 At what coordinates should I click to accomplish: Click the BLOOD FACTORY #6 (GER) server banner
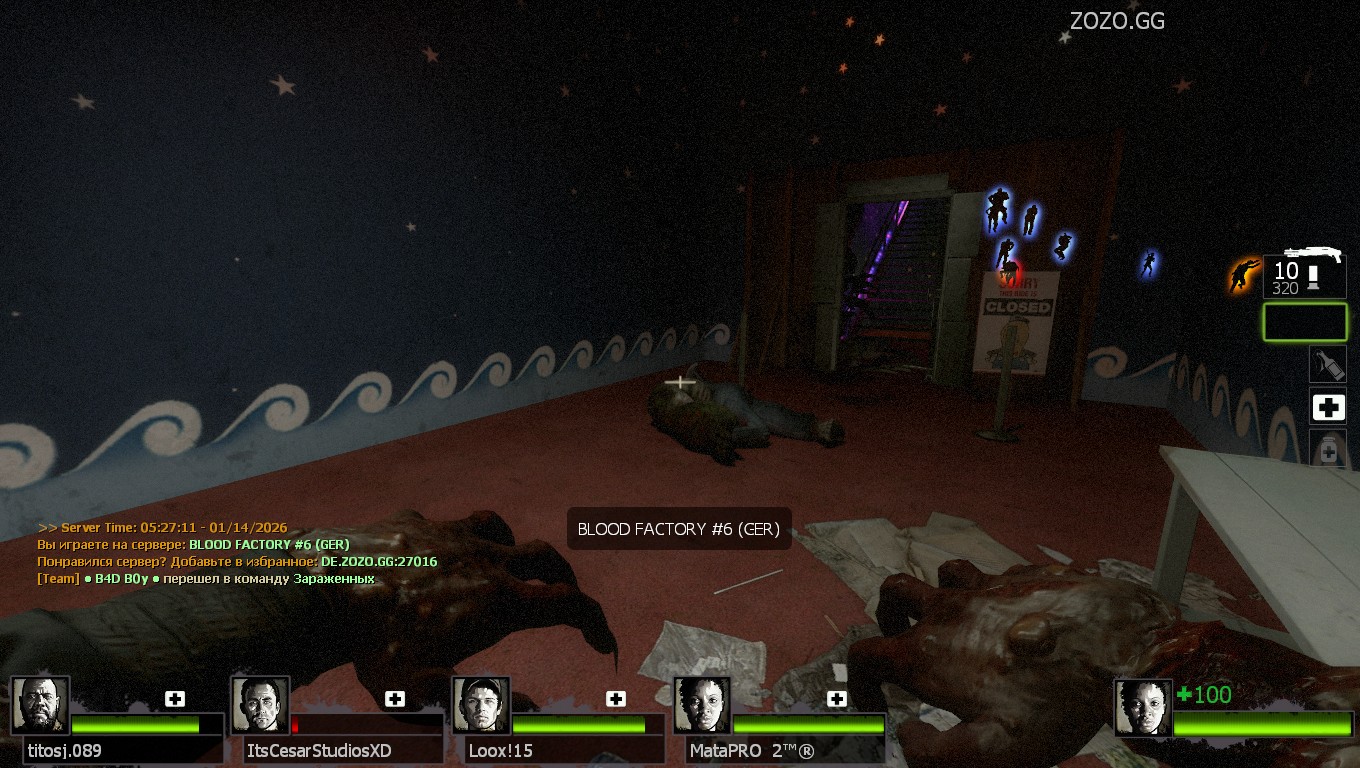point(679,529)
